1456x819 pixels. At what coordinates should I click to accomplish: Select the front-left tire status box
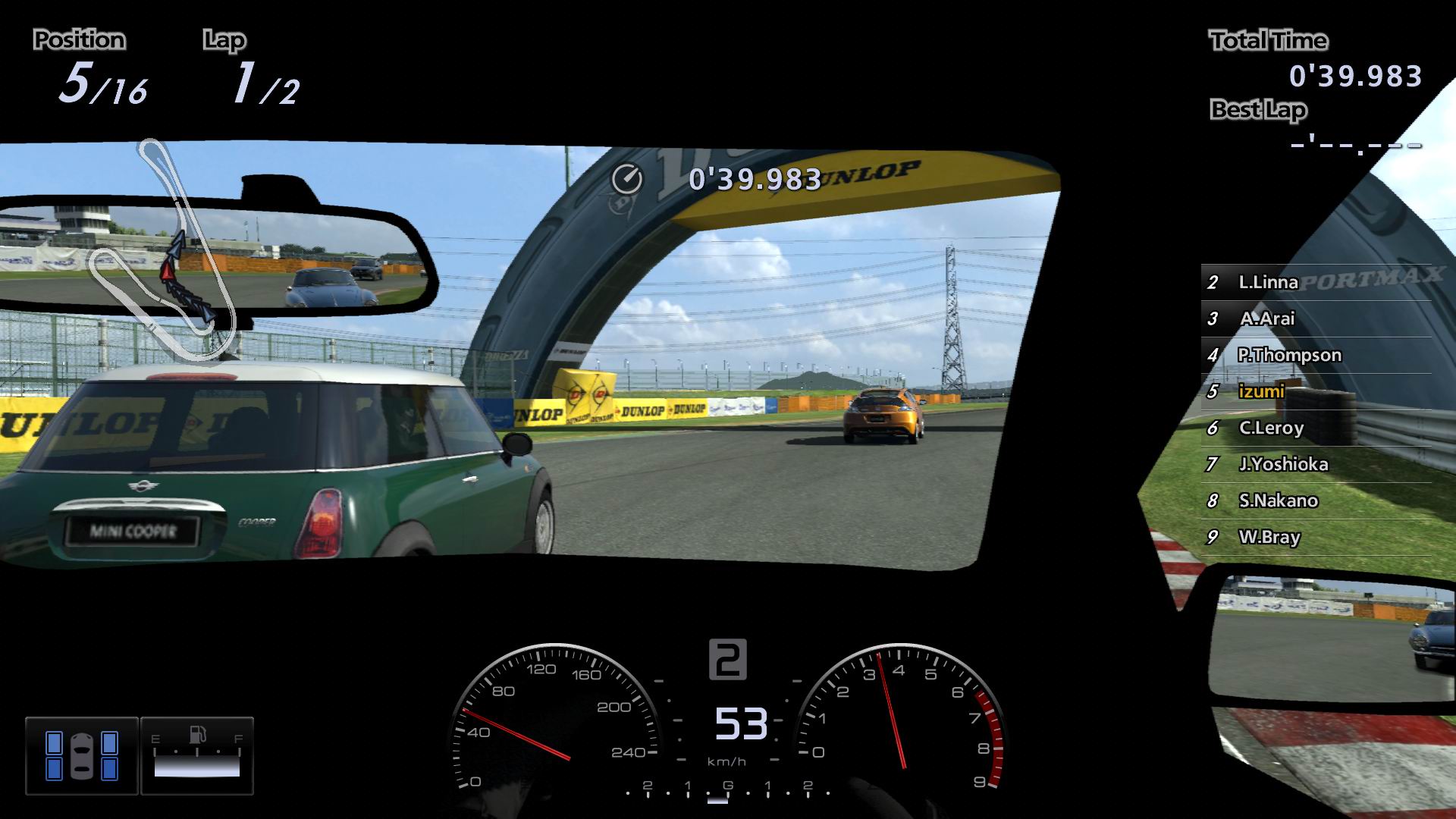54,741
